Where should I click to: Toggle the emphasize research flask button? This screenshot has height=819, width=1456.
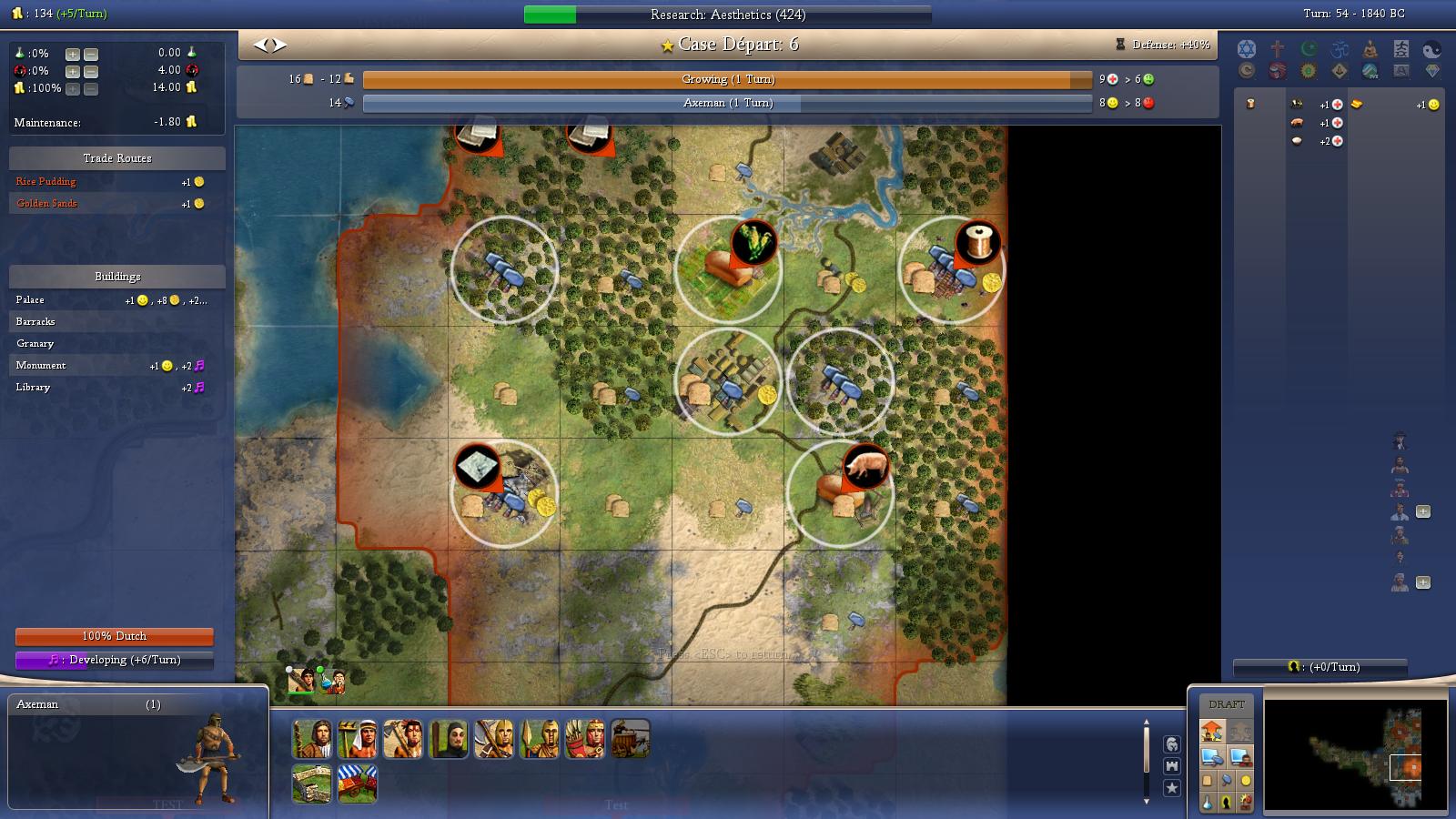(1208, 803)
